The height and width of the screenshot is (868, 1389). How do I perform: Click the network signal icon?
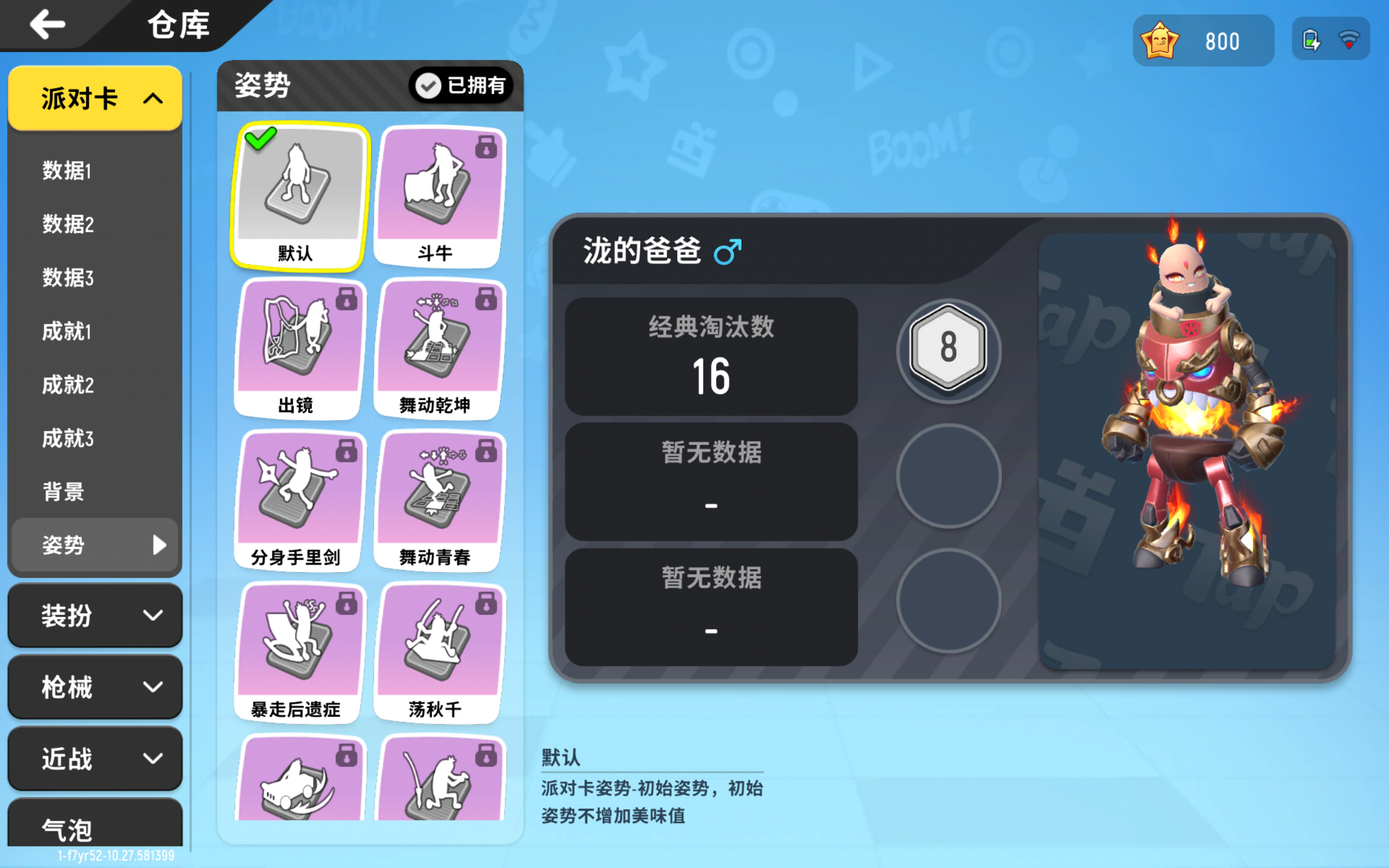tap(1349, 39)
